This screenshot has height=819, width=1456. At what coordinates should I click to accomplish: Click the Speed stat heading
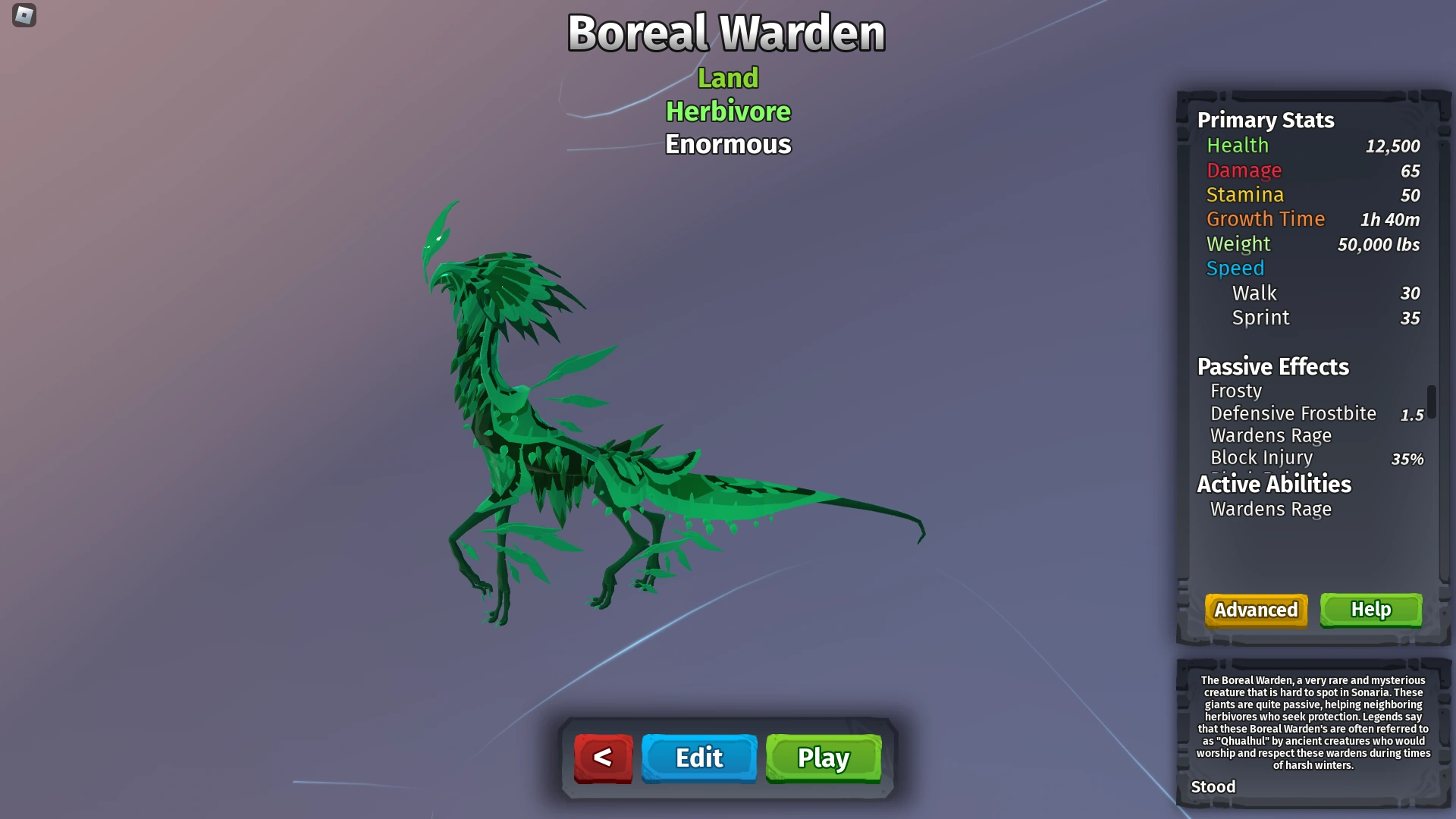click(x=1235, y=268)
